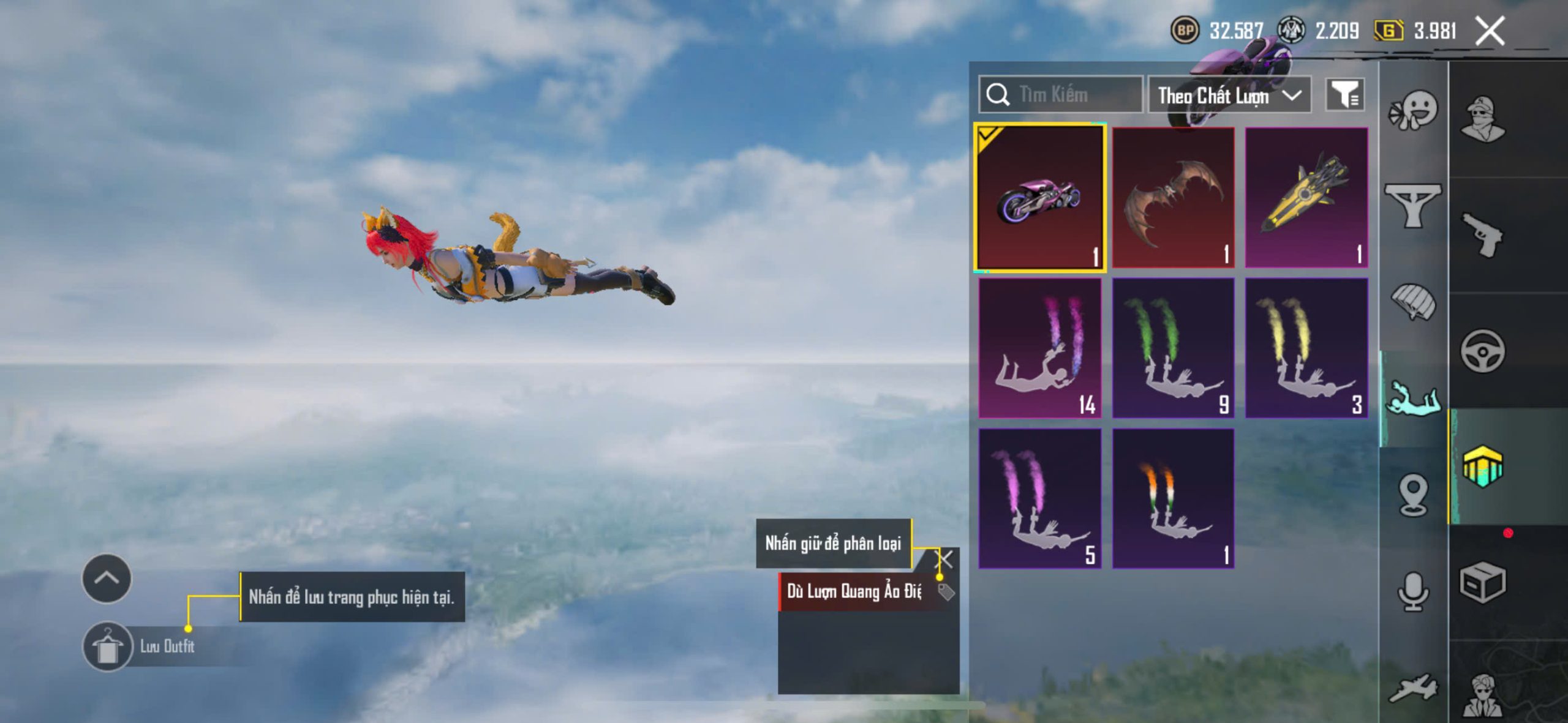
Task: Expand the up-arrow chevron button
Action: coord(107,579)
